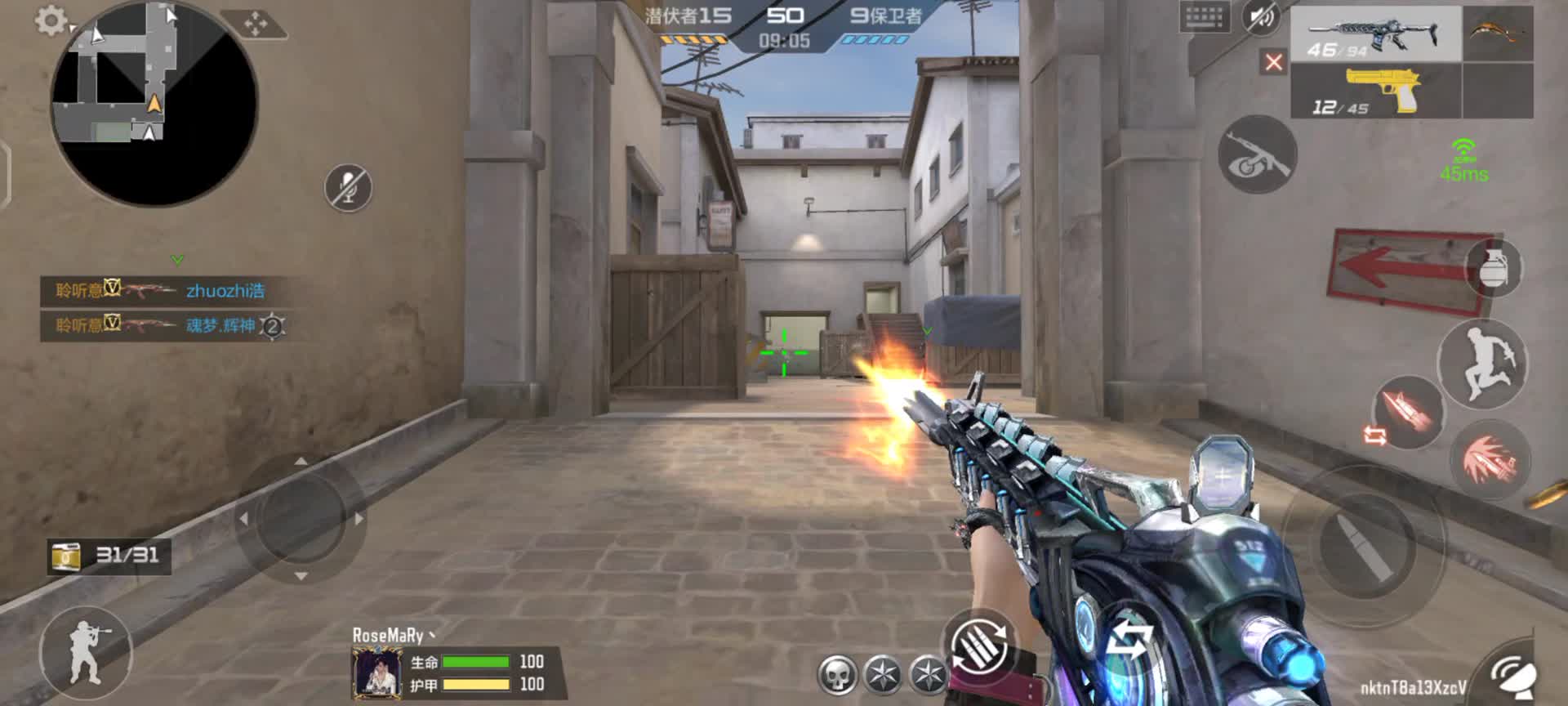Open the gear settings menu

pos(50,21)
